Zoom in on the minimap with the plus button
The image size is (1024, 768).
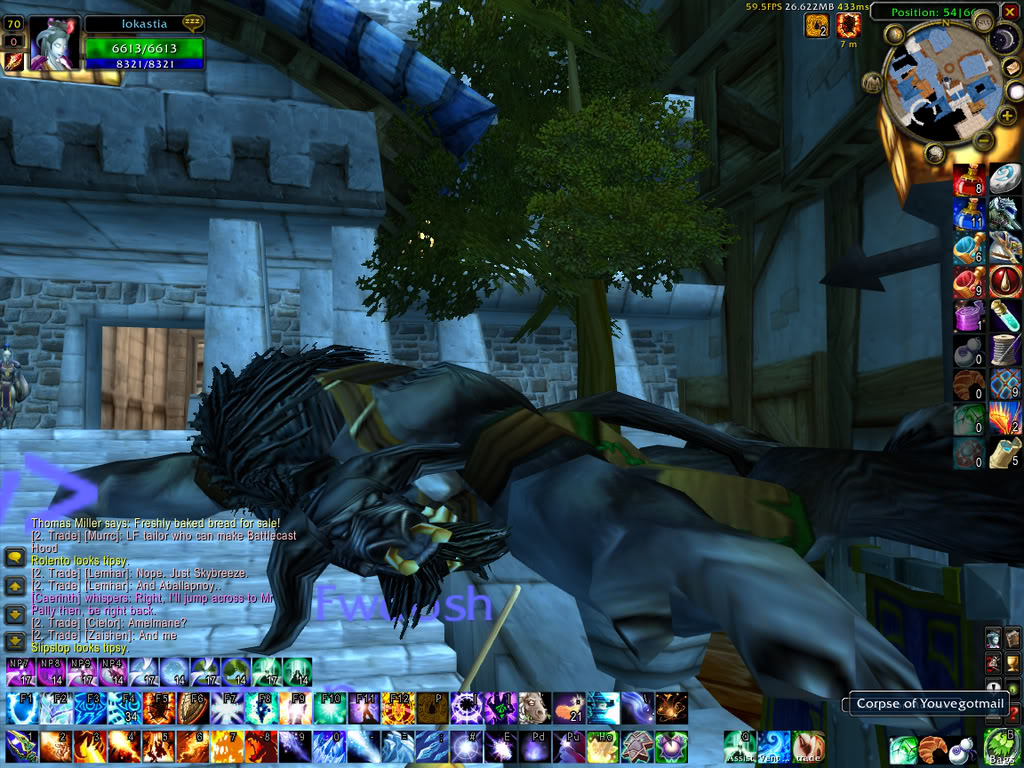pyautogui.click(x=1007, y=116)
